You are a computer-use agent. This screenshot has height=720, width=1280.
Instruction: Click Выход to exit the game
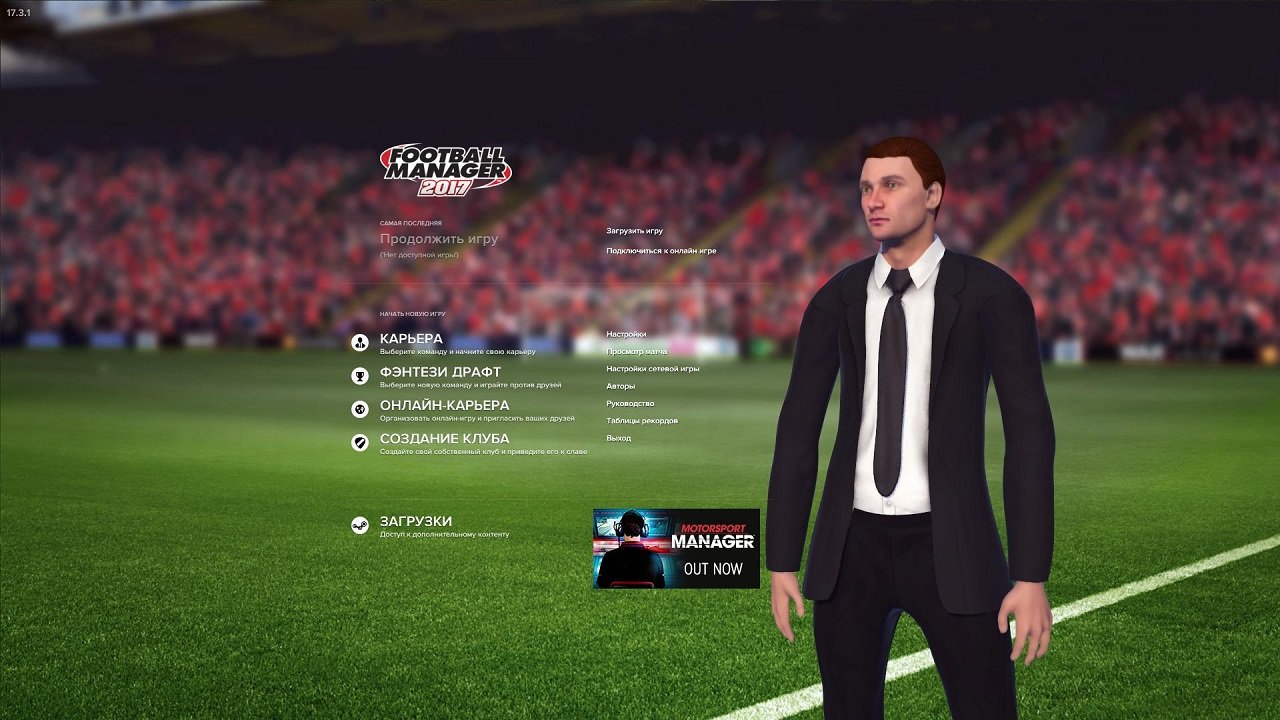tap(618, 440)
